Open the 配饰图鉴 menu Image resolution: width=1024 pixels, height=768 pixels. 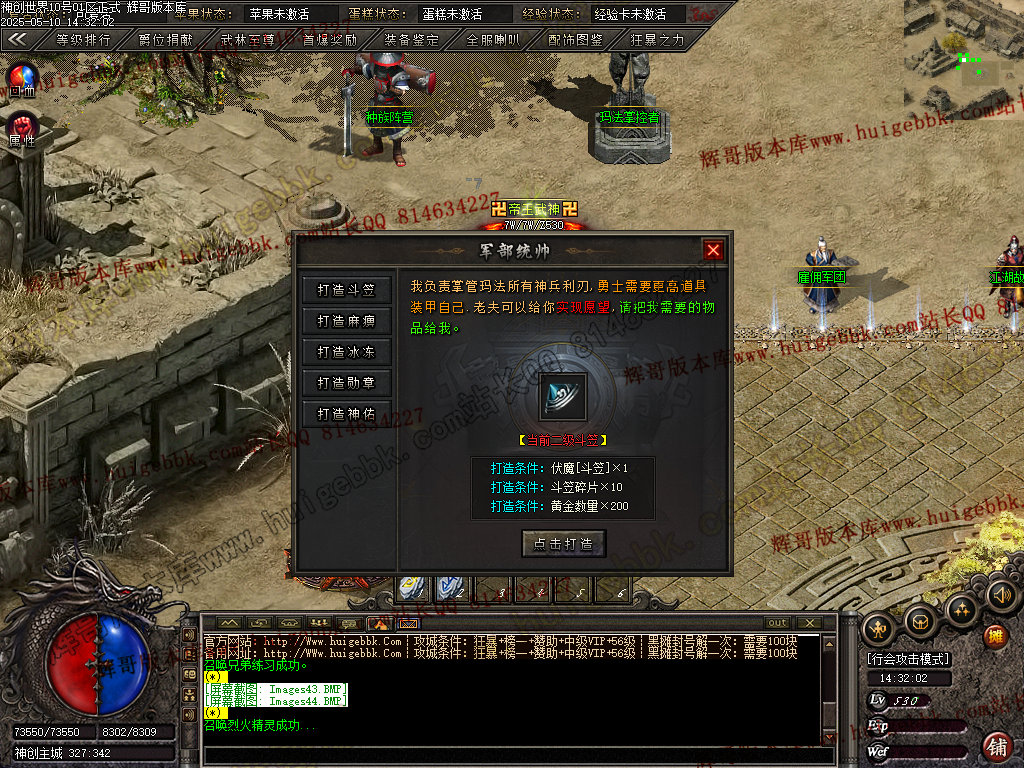[x=575, y=40]
